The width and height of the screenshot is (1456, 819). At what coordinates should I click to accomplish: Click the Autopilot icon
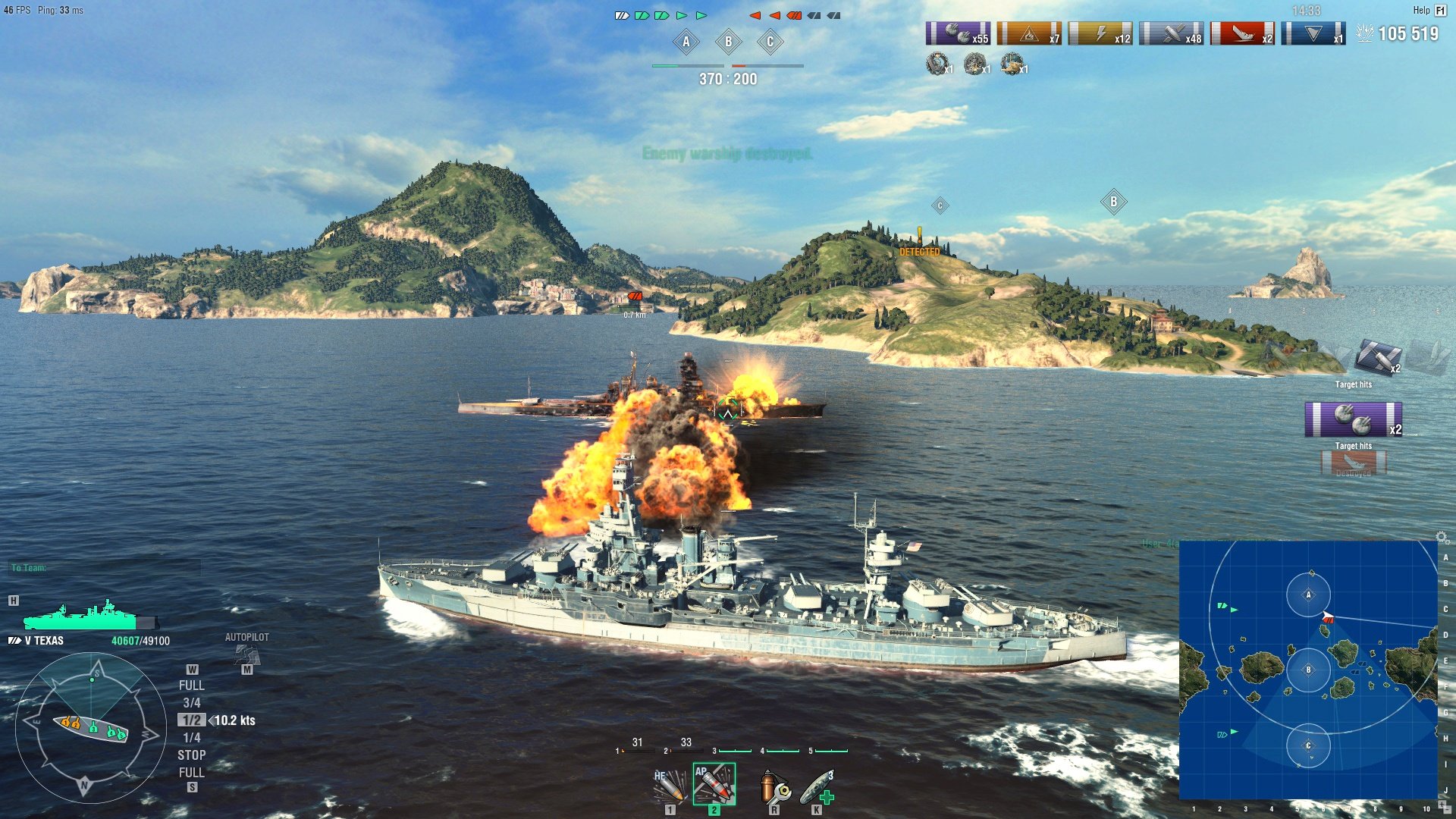pos(246,652)
